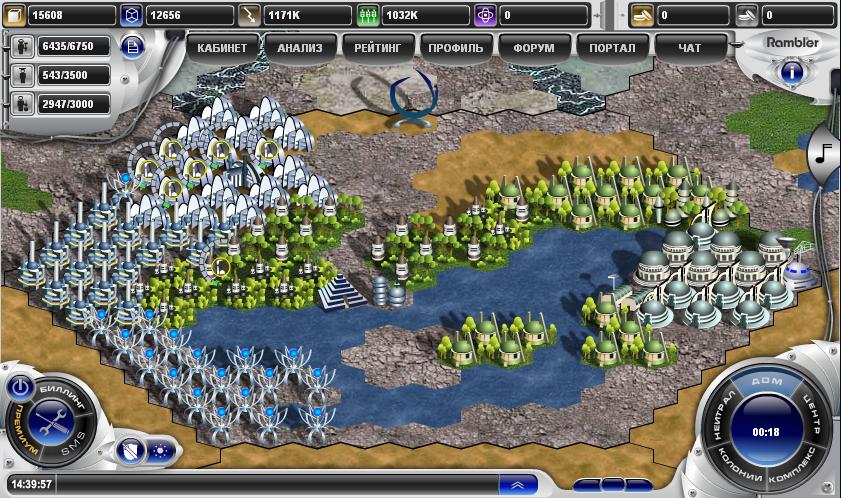Screen dimensions: 841x498
Task: Open the Портал menu
Action: tap(611, 47)
